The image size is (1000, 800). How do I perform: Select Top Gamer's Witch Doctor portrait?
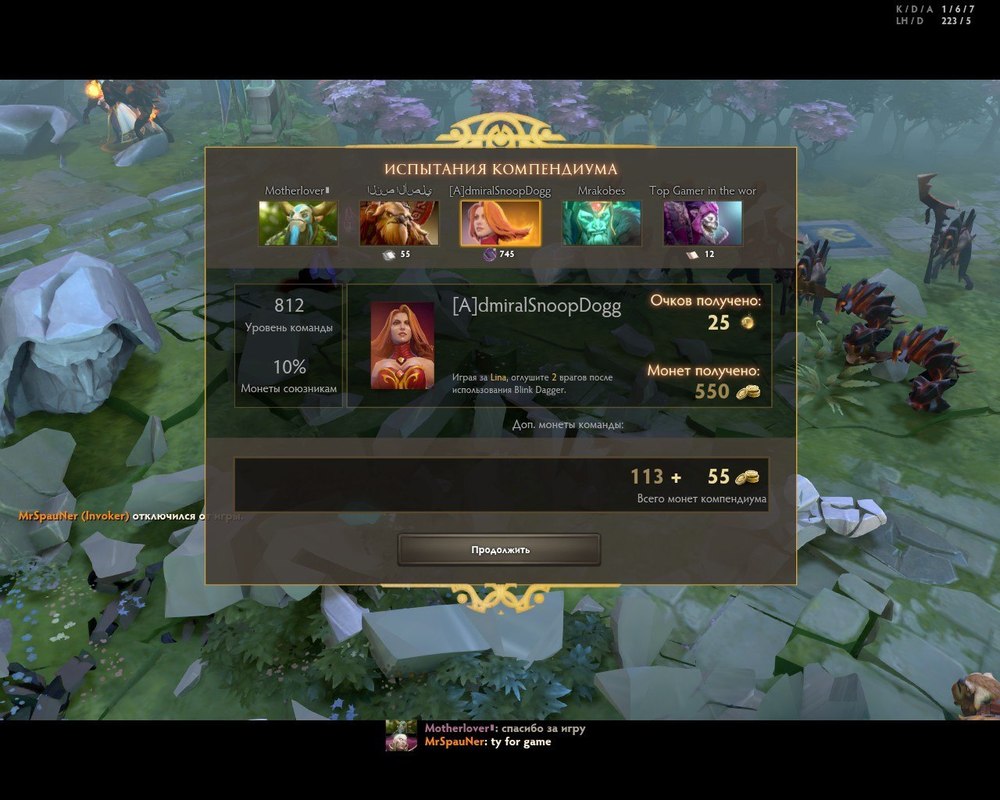tap(702, 223)
